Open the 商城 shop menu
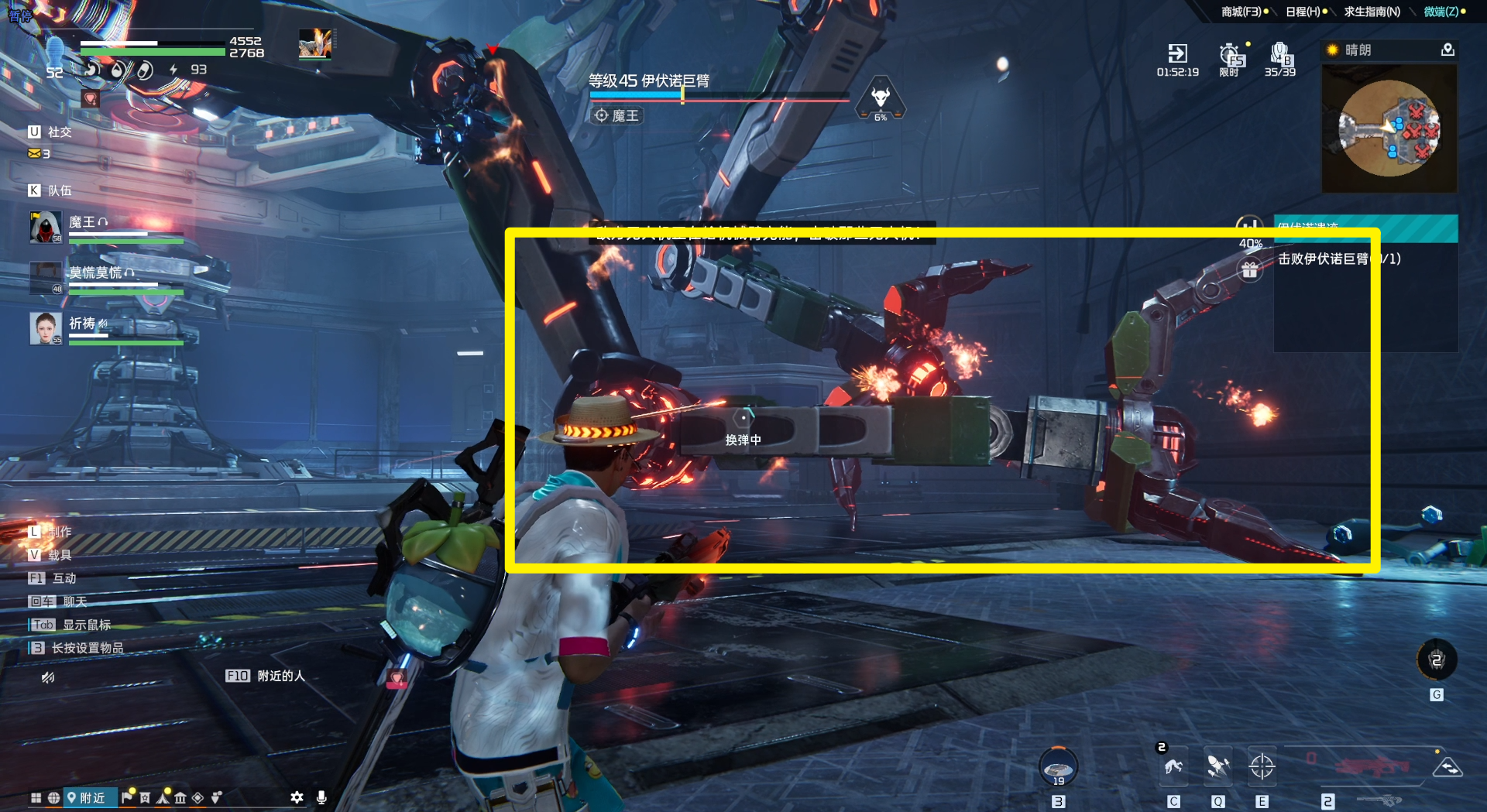 point(1241,12)
